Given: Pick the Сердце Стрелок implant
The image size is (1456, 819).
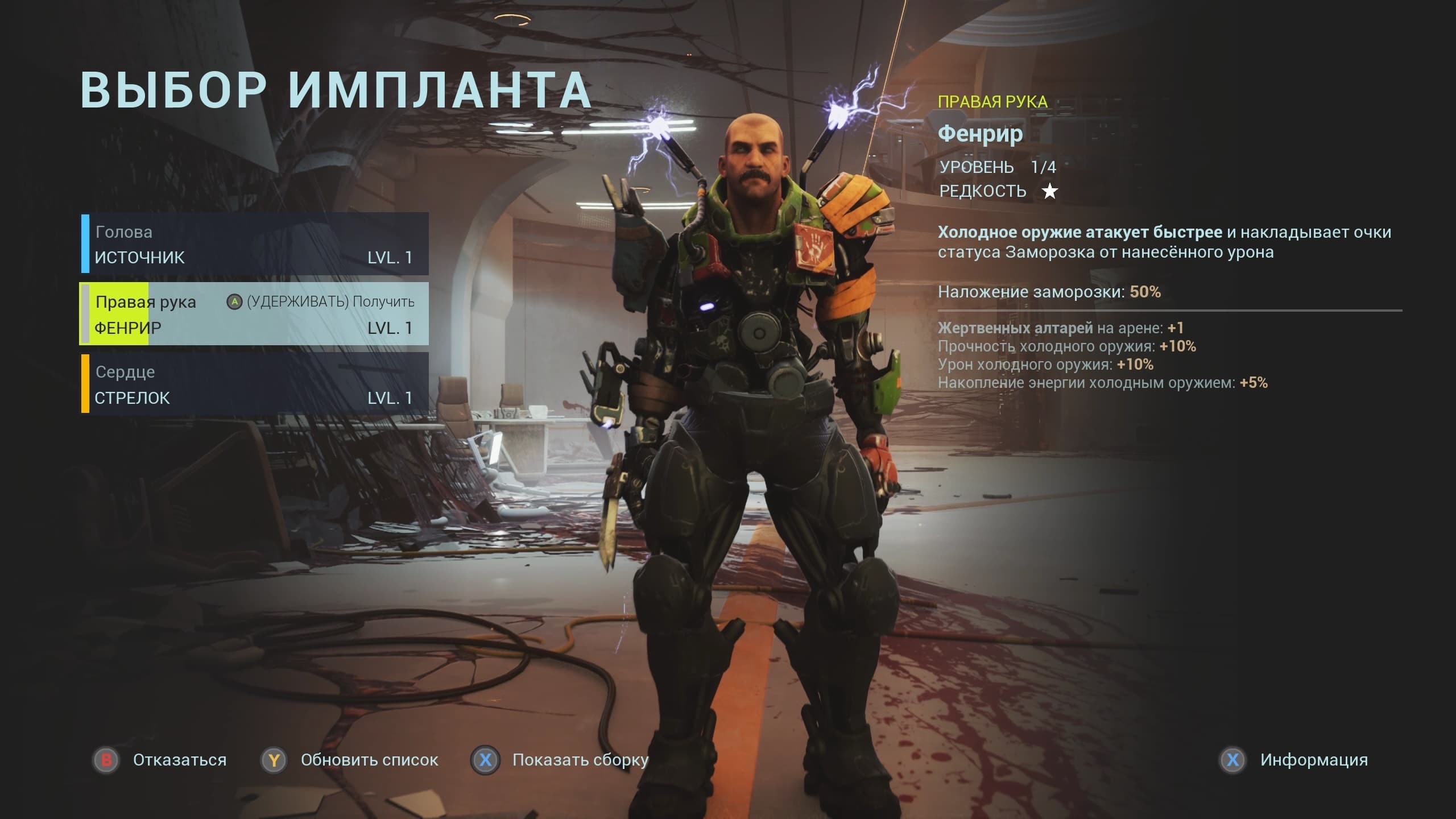Looking at the screenshot, I should 254,384.
